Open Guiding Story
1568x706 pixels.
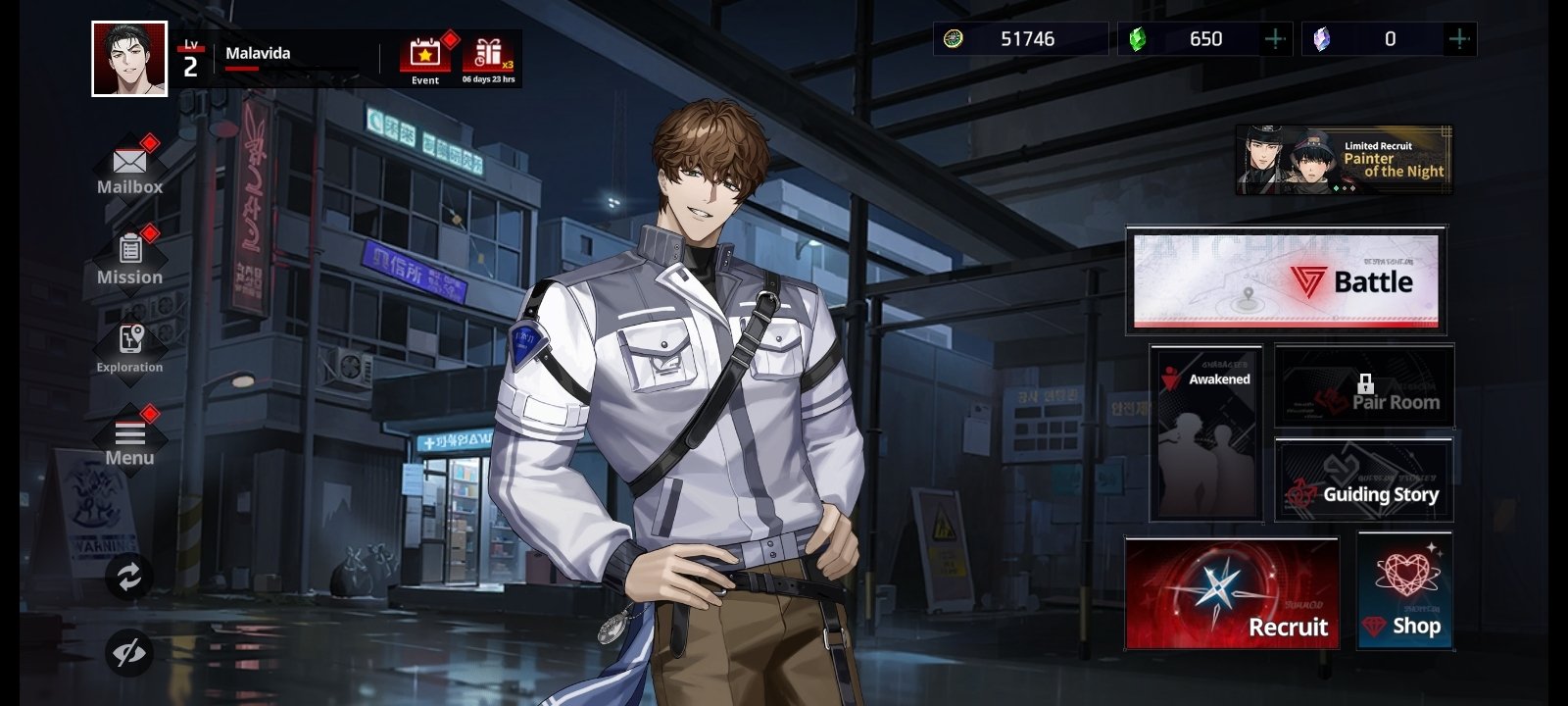pos(1364,479)
